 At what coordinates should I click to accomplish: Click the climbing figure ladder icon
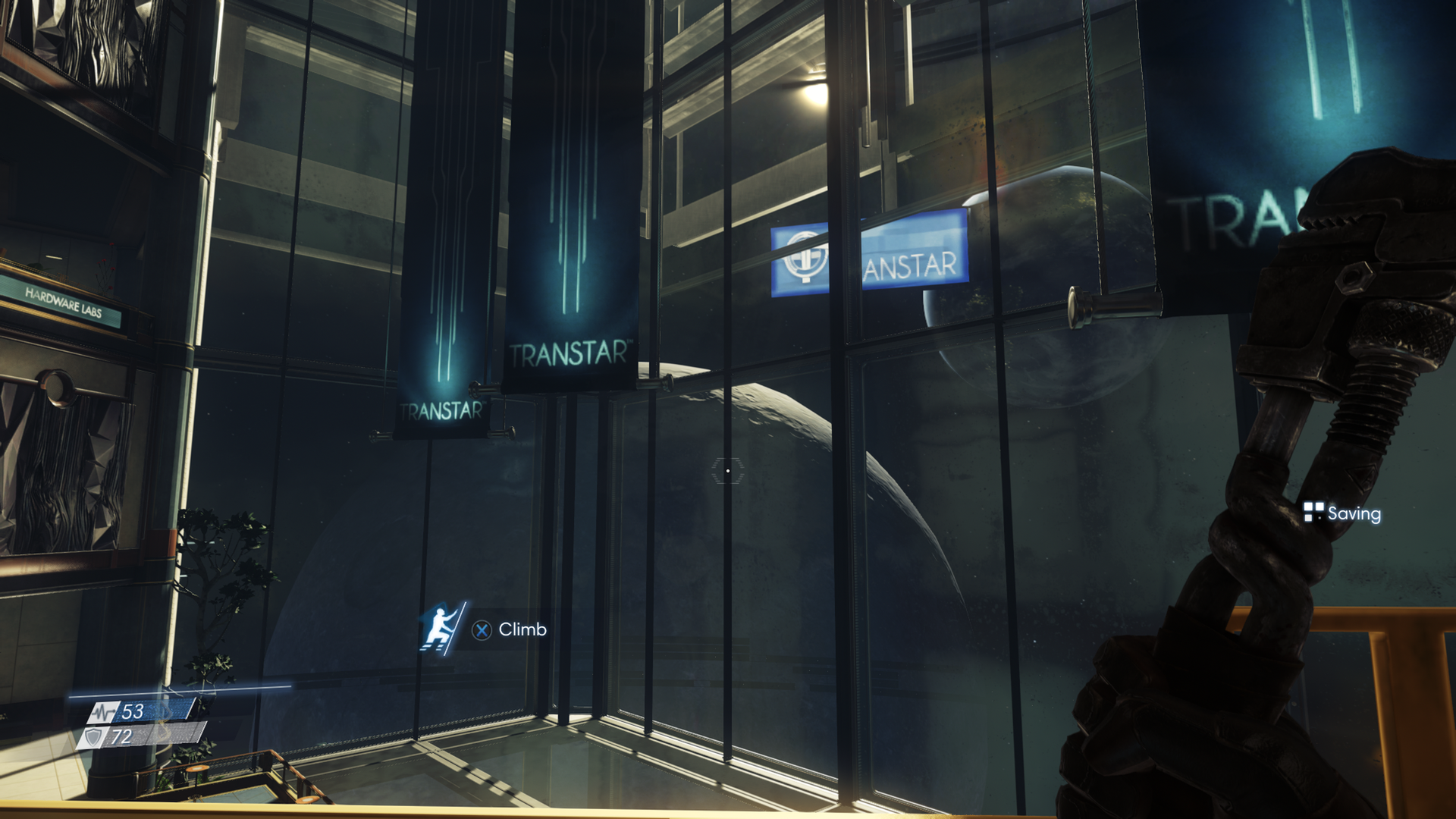[x=440, y=630]
